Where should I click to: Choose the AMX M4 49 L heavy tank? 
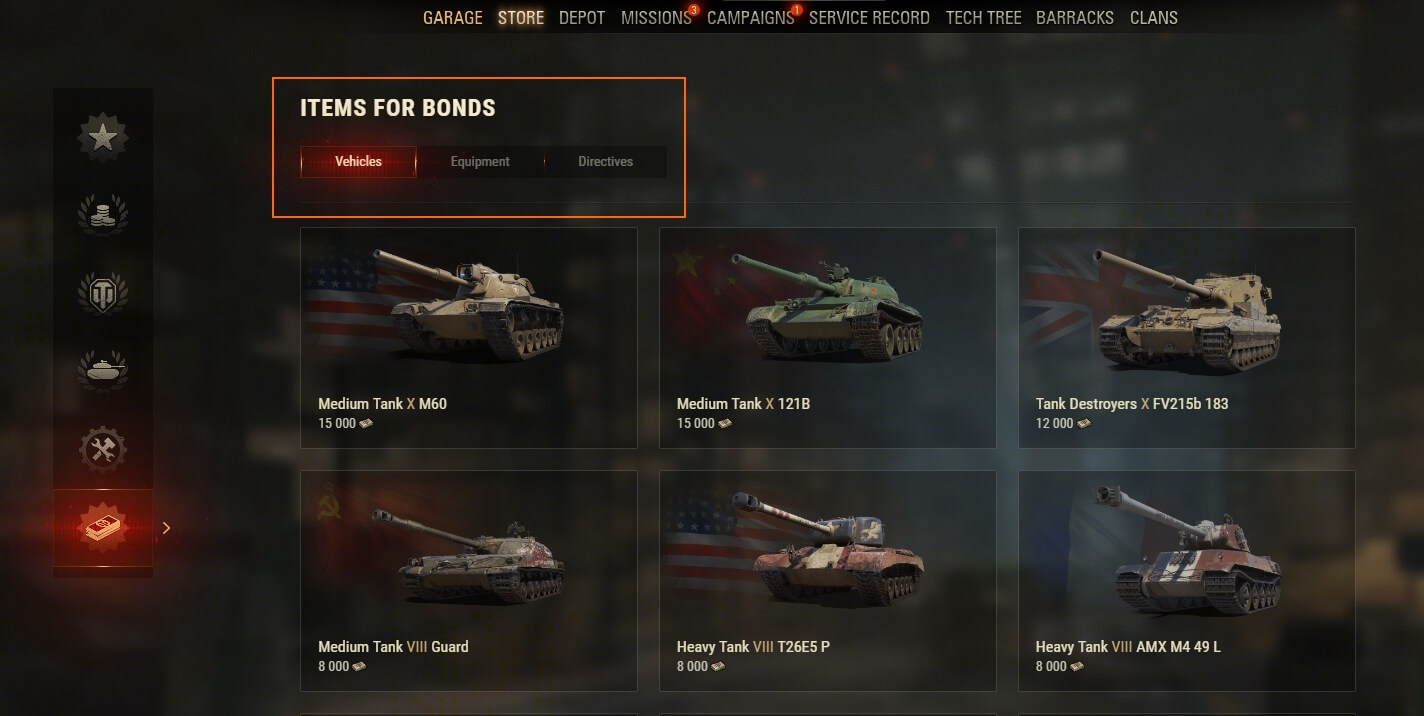tap(1186, 580)
